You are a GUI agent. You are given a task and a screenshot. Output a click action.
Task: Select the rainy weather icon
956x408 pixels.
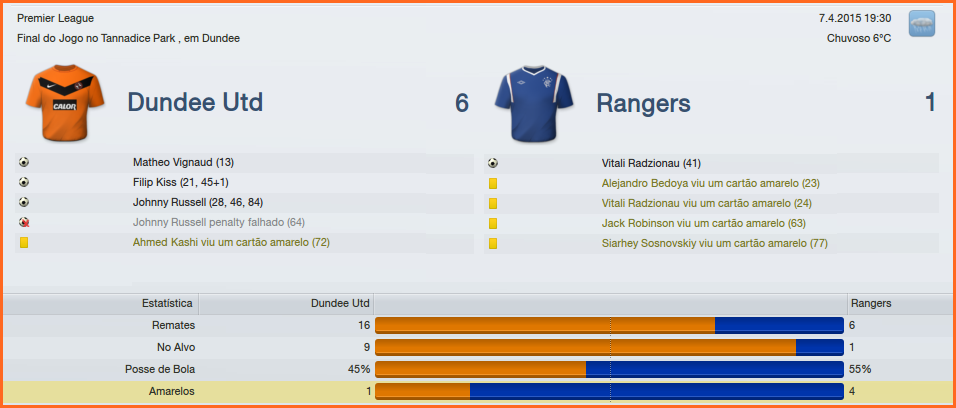pyautogui.click(x=921, y=24)
